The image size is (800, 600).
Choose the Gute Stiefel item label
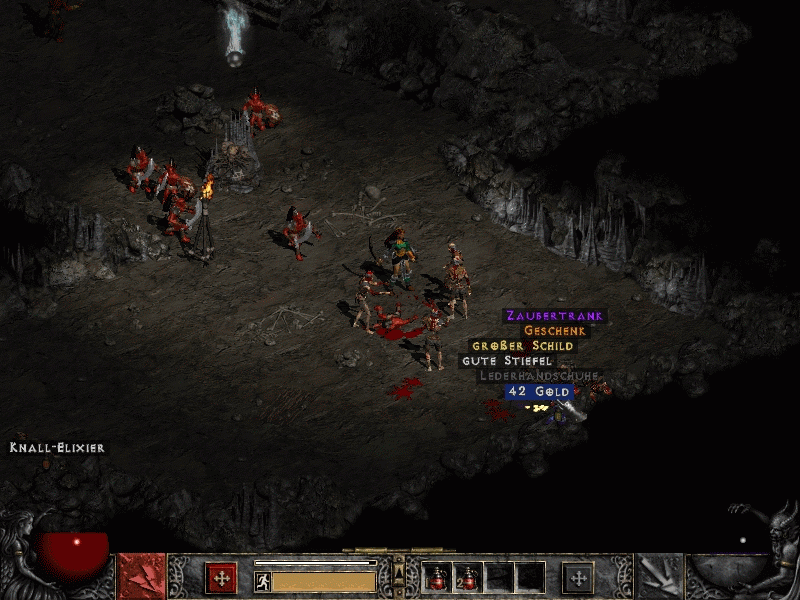click(507, 361)
